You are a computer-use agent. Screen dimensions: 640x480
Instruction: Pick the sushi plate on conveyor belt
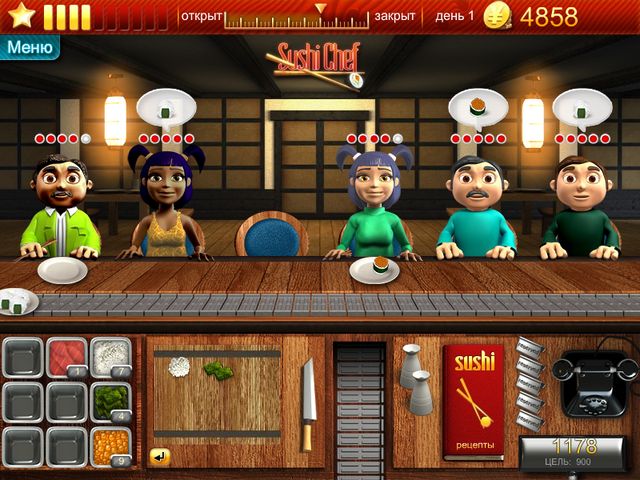18,299
